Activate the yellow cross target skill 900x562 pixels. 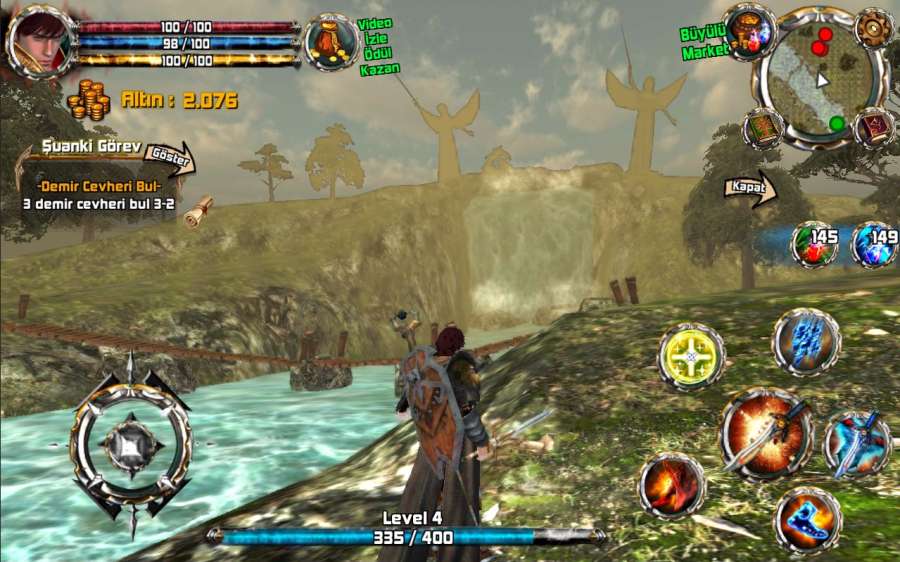691,356
